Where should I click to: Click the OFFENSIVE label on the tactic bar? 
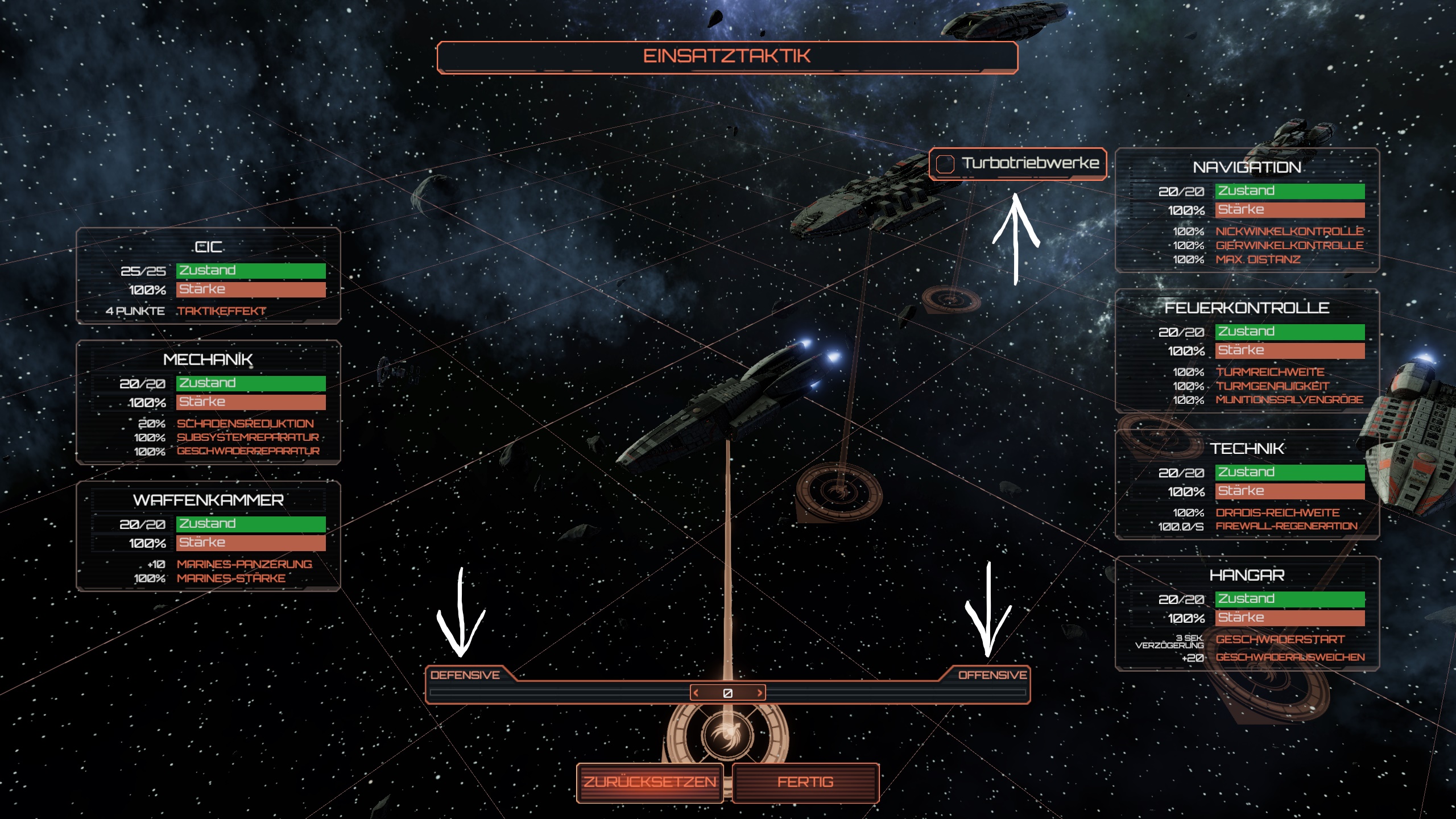point(992,675)
